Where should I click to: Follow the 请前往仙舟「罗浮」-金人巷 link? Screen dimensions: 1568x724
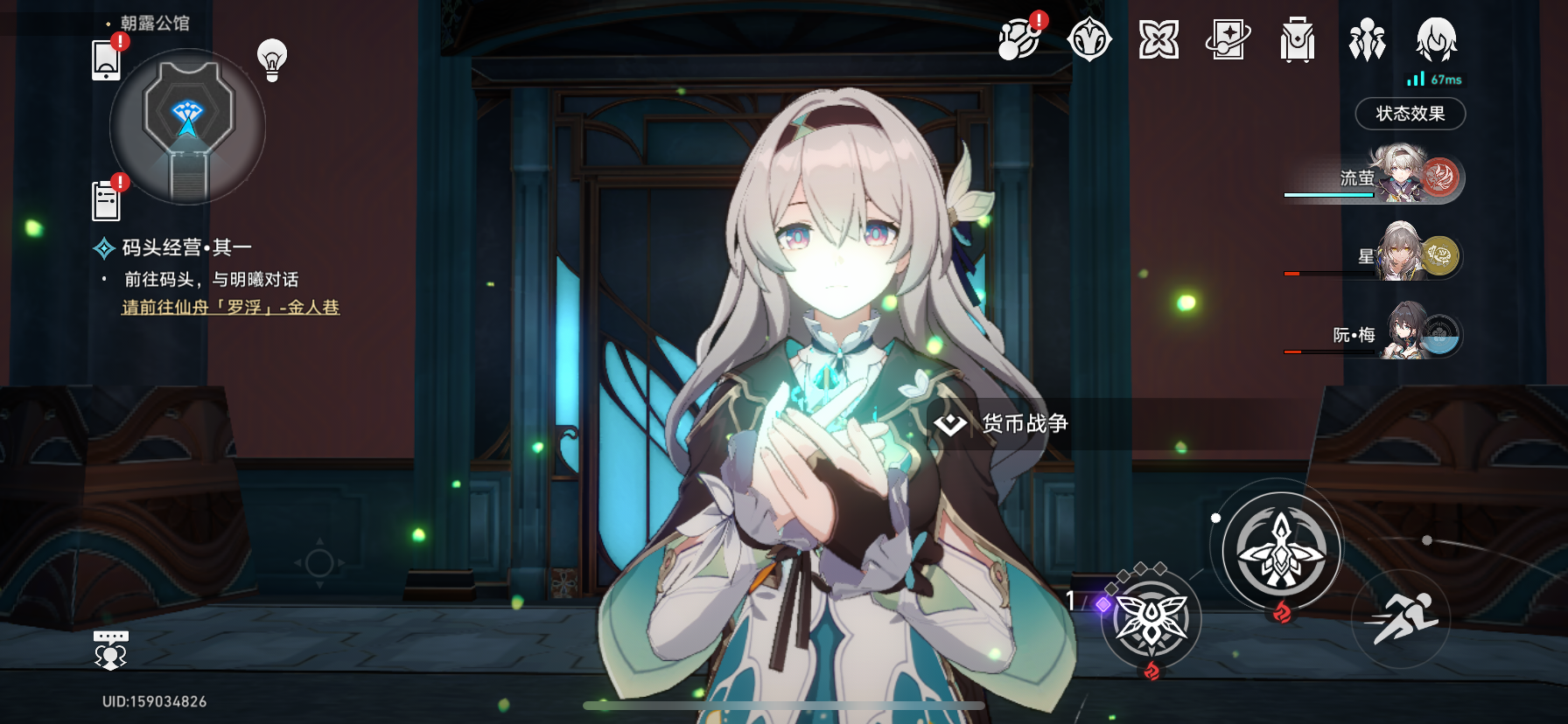(230, 308)
